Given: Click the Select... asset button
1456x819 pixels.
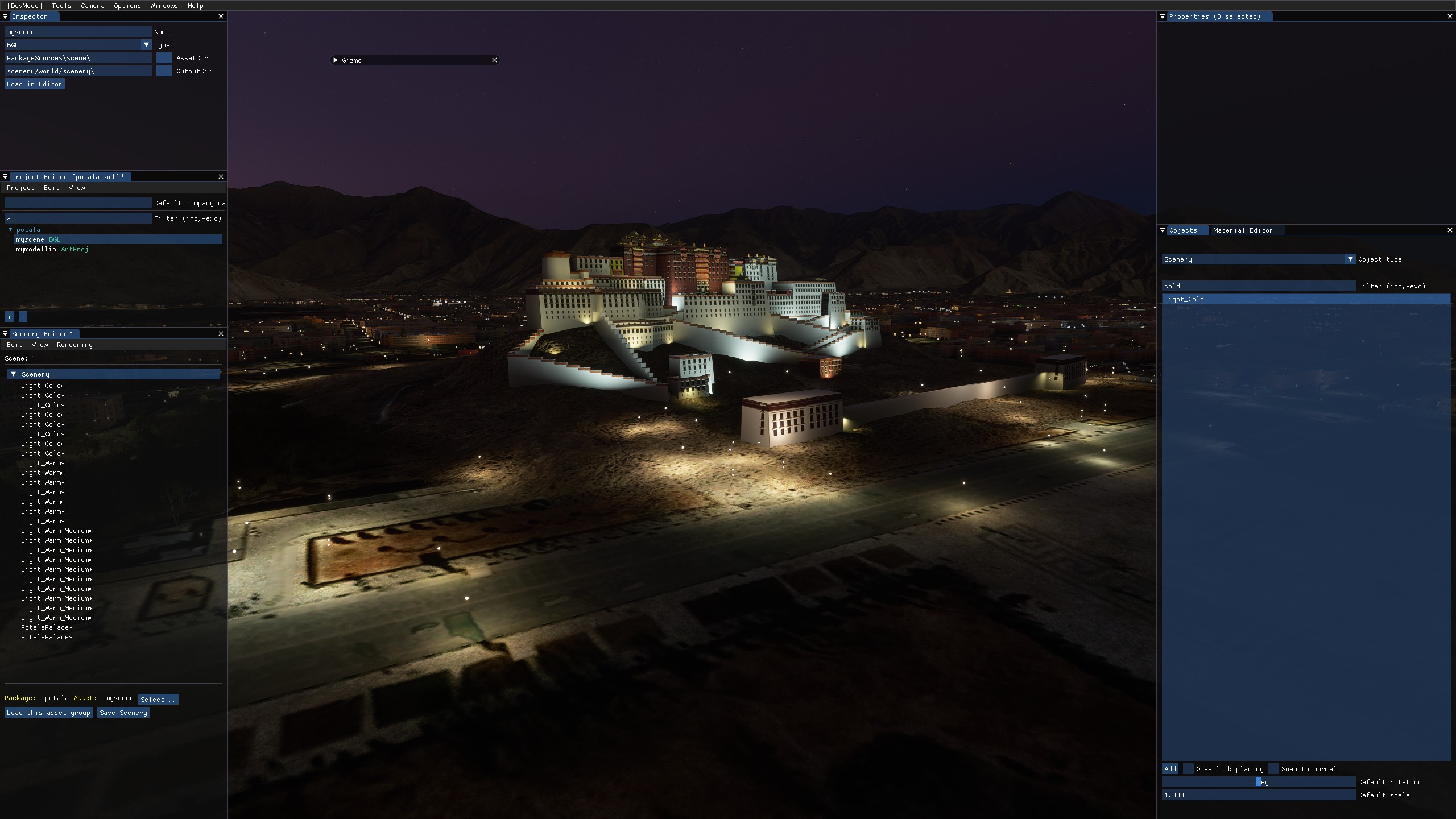Looking at the screenshot, I should click(158, 700).
